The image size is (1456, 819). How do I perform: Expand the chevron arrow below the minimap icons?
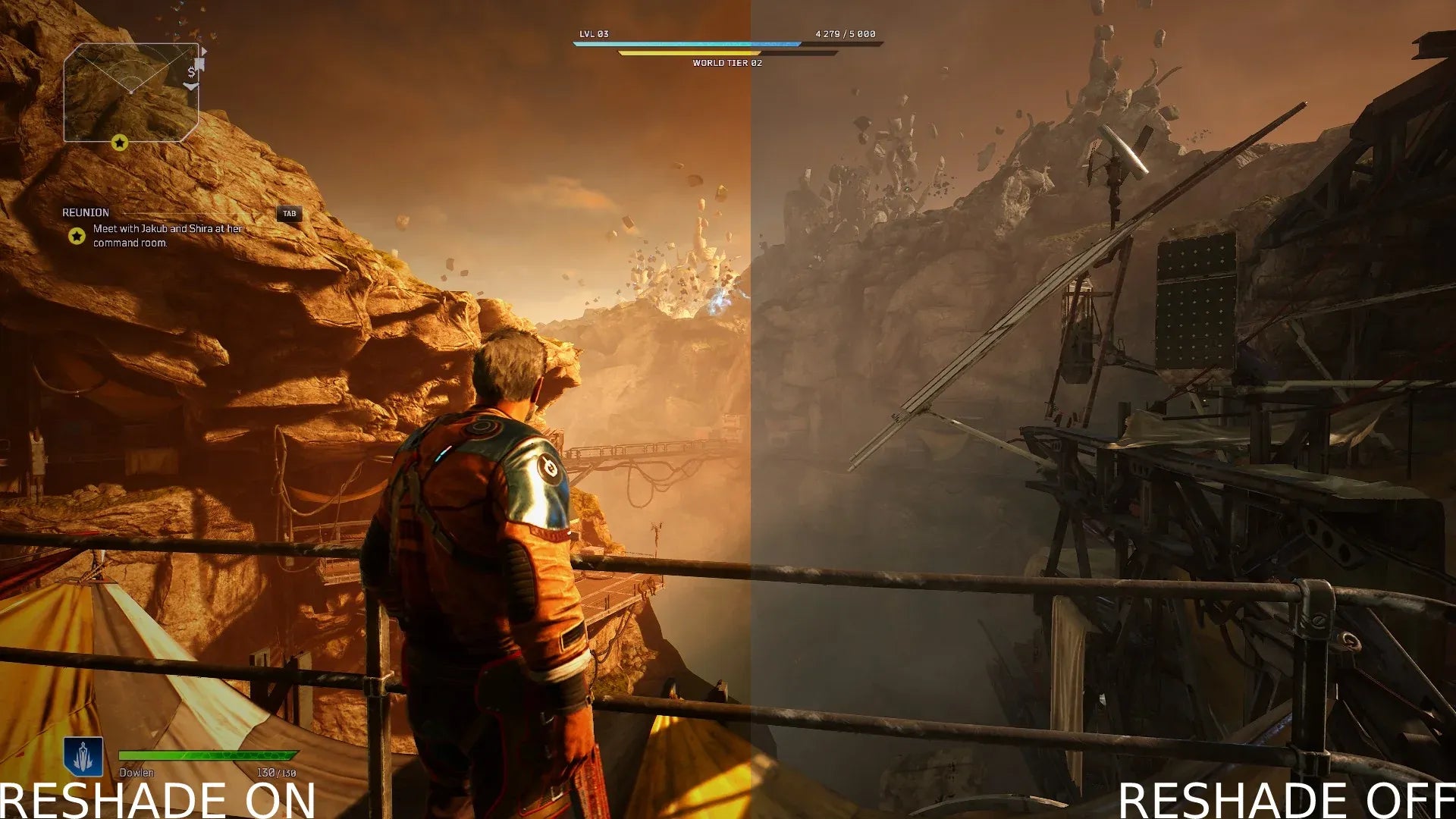coord(191,86)
